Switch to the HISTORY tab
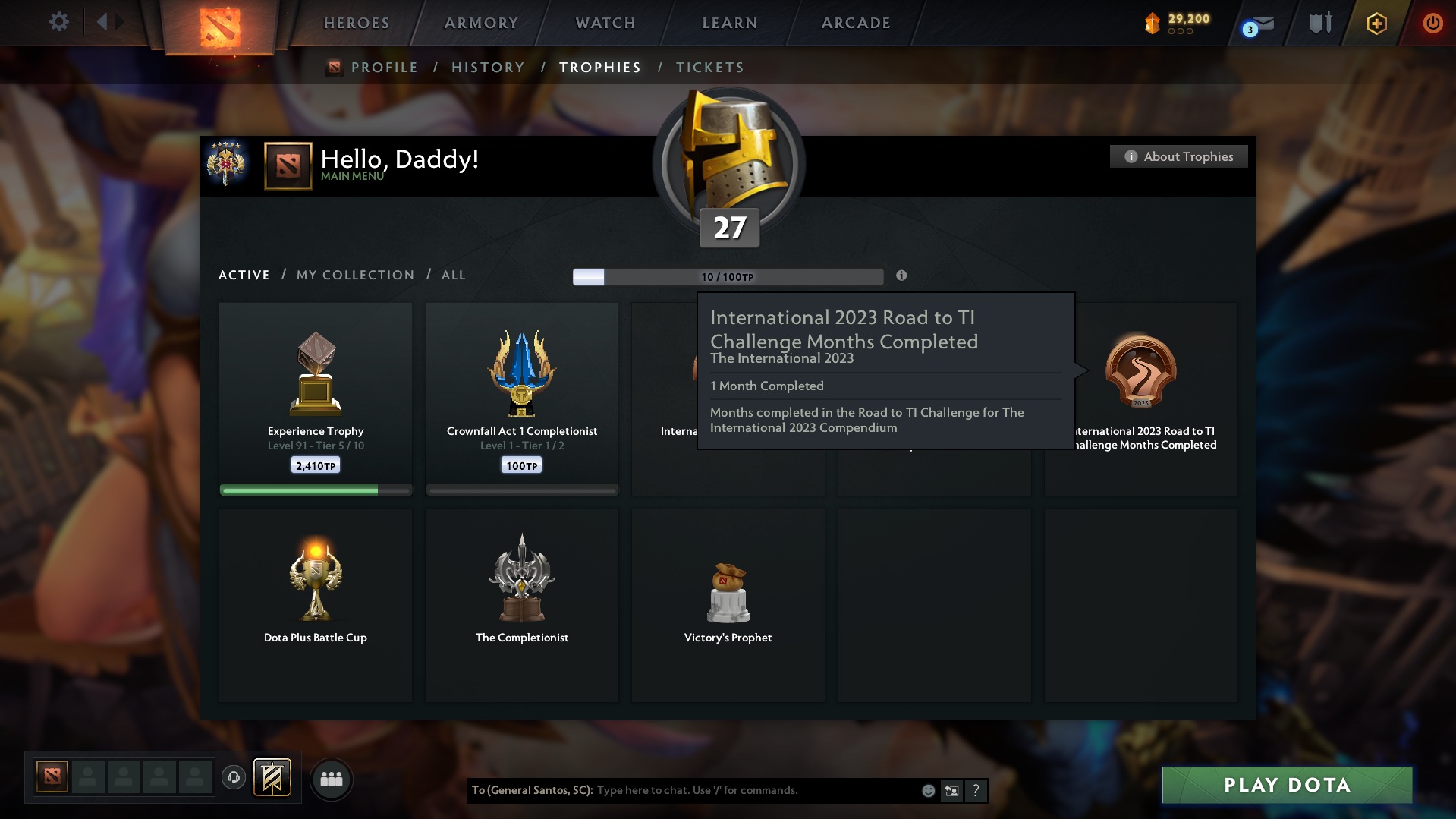The image size is (1456, 819). pos(488,67)
